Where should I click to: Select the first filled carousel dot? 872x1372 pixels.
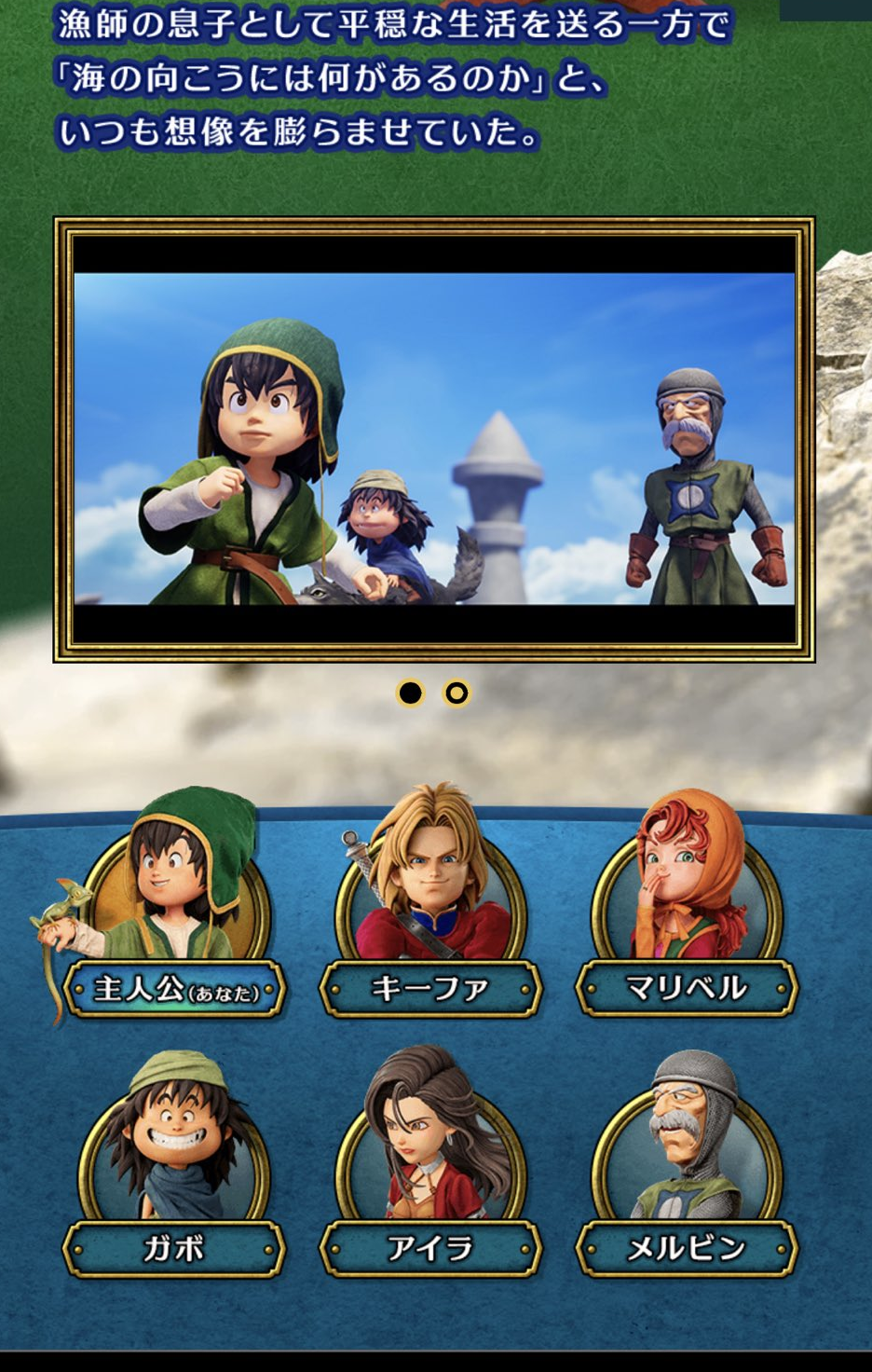[410, 693]
